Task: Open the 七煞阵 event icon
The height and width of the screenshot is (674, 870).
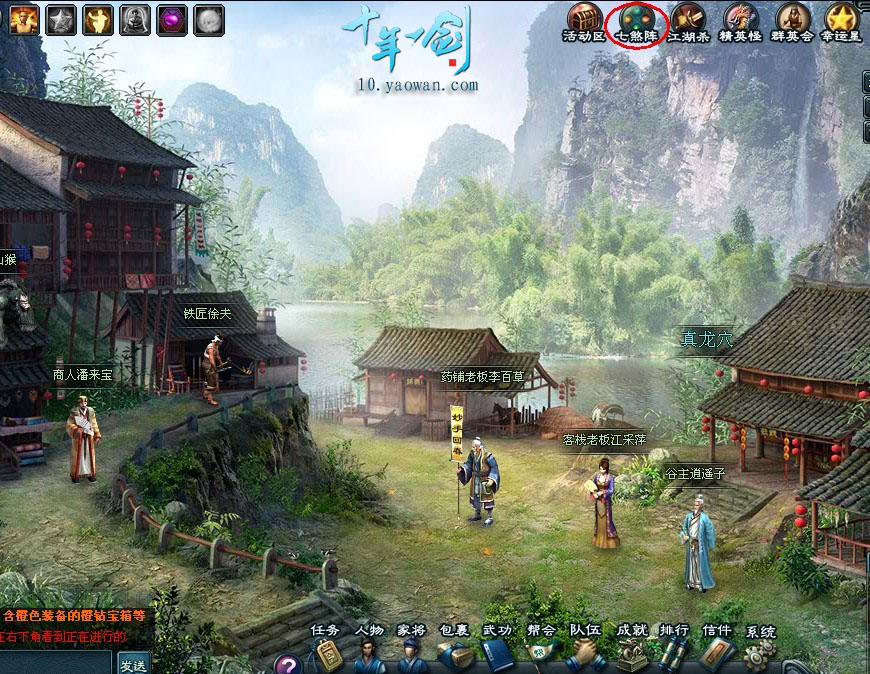Action: pos(635,19)
